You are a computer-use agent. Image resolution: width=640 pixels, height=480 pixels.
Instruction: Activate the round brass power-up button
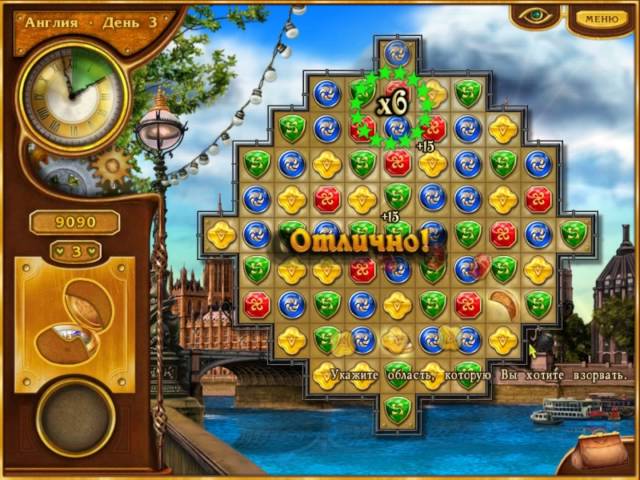coord(75,416)
